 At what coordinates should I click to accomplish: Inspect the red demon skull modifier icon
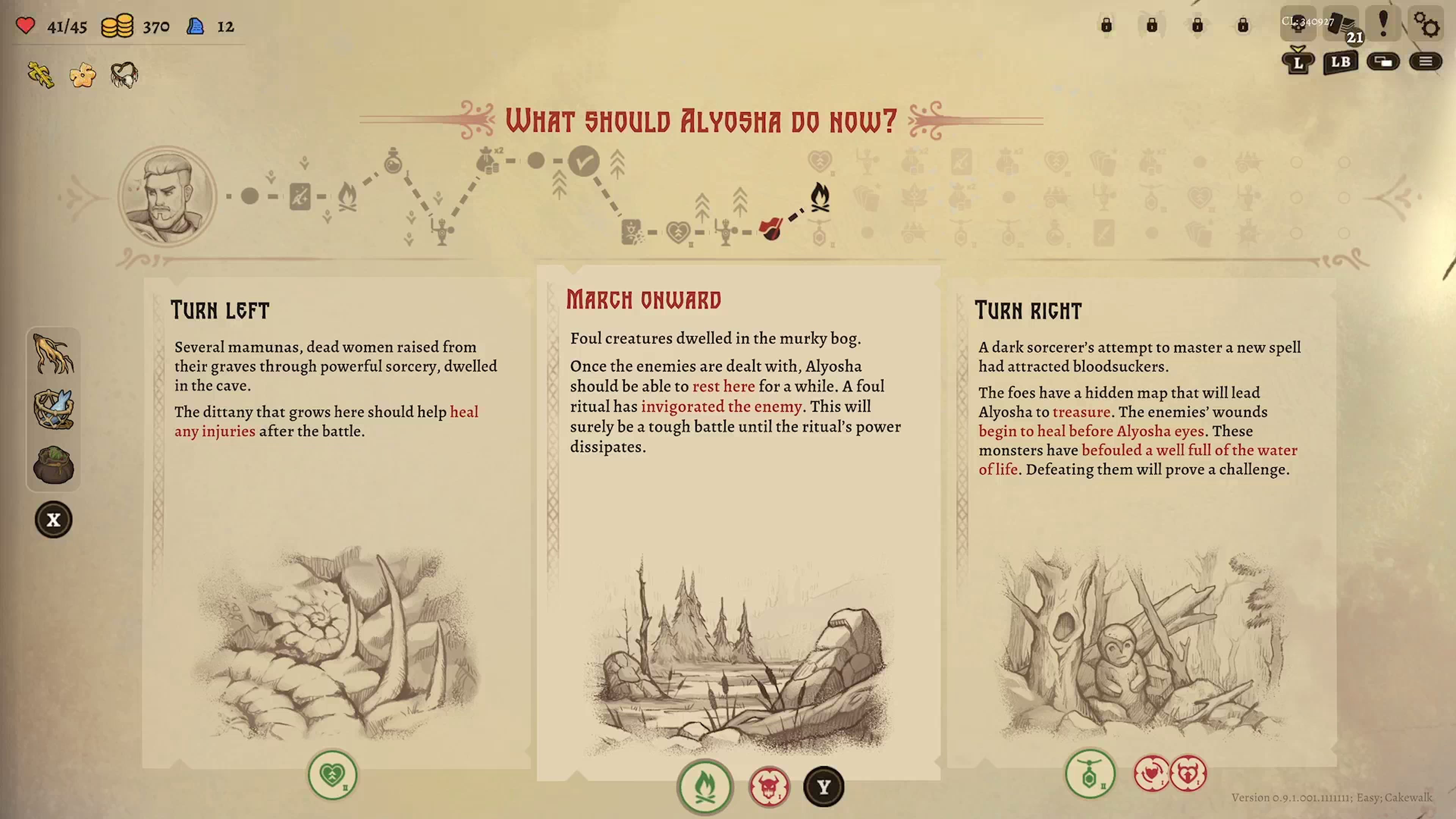pyautogui.click(x=769, y=786)
